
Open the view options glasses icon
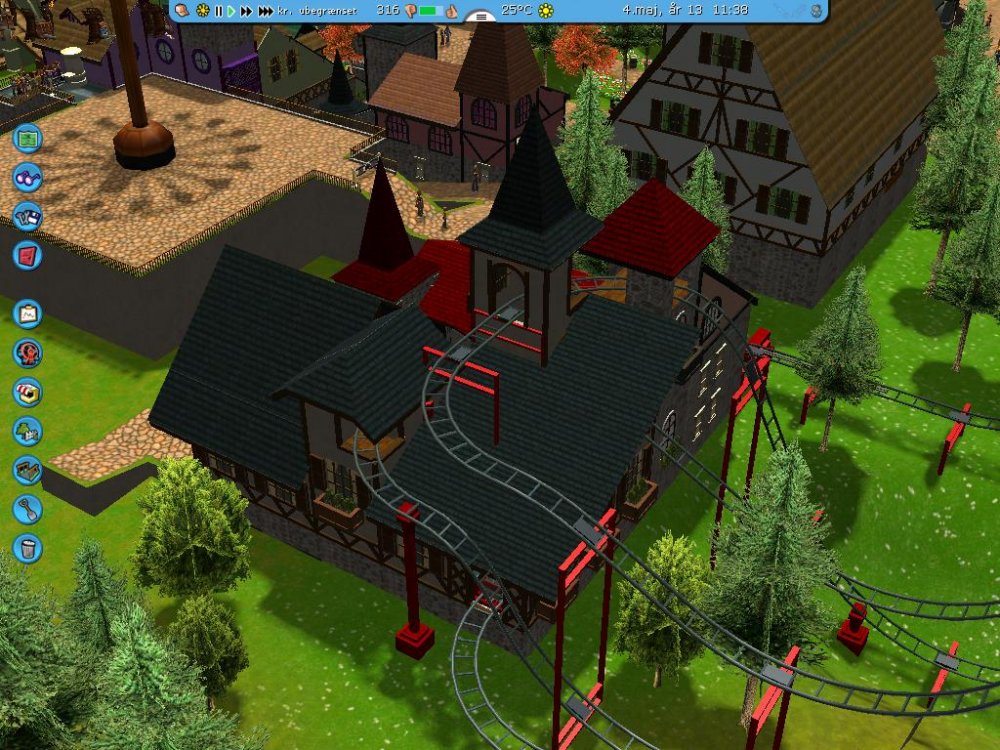pos(28,177)
